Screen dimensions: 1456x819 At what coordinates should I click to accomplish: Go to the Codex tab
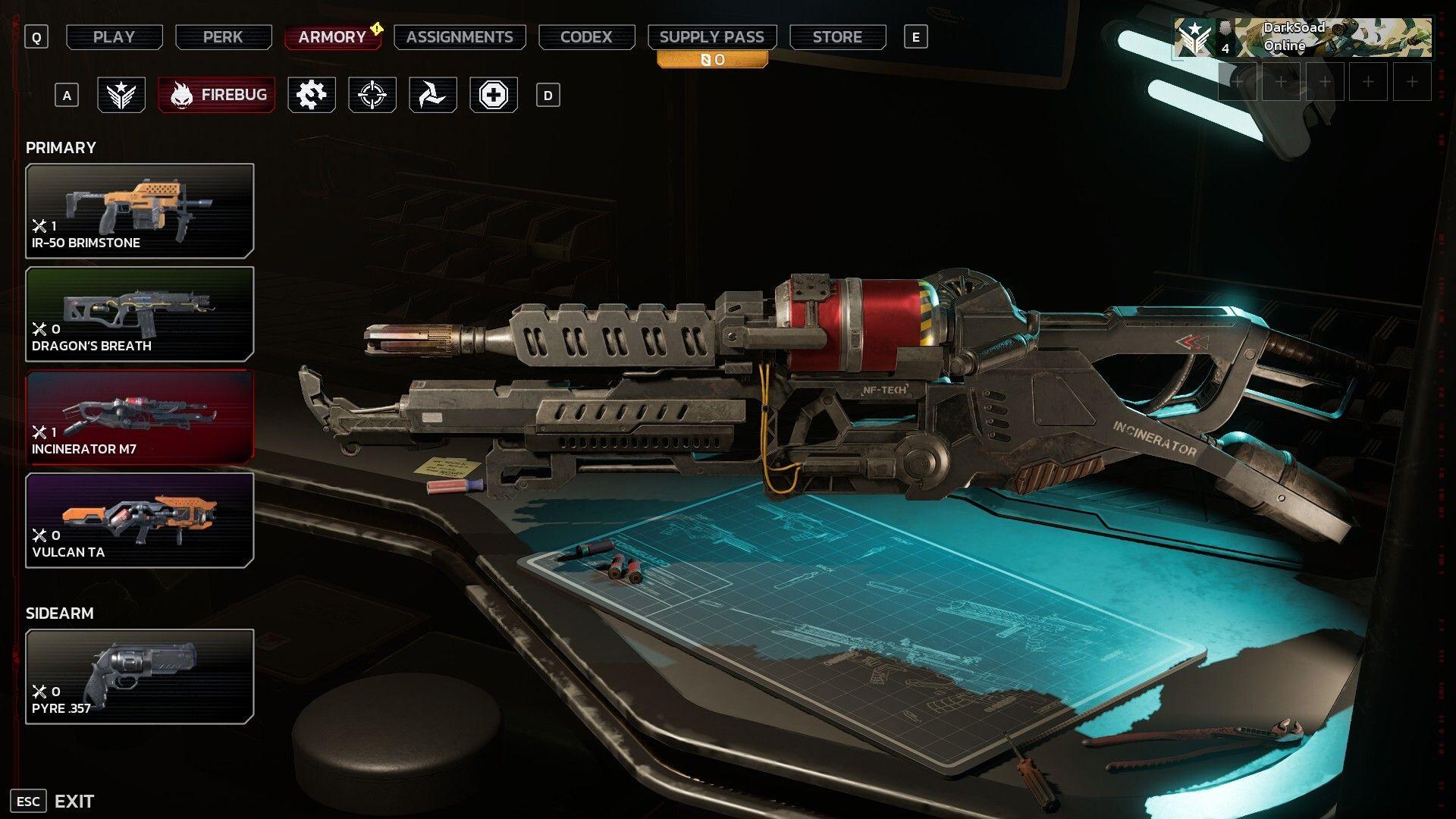(x=586, y=37)
